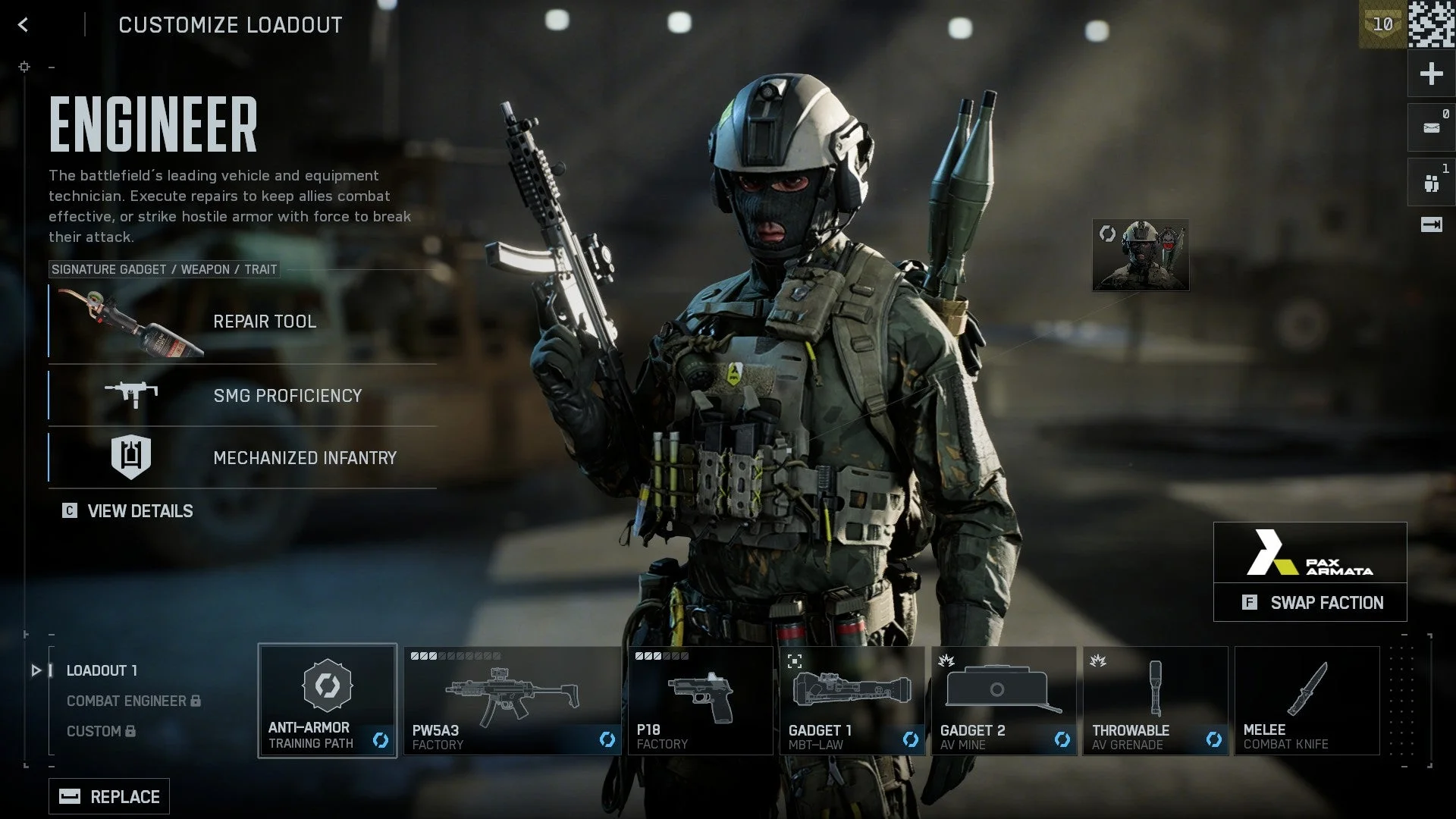Open the soldier skin thumbnail
1456x819 pixels.
(1141, 256)
